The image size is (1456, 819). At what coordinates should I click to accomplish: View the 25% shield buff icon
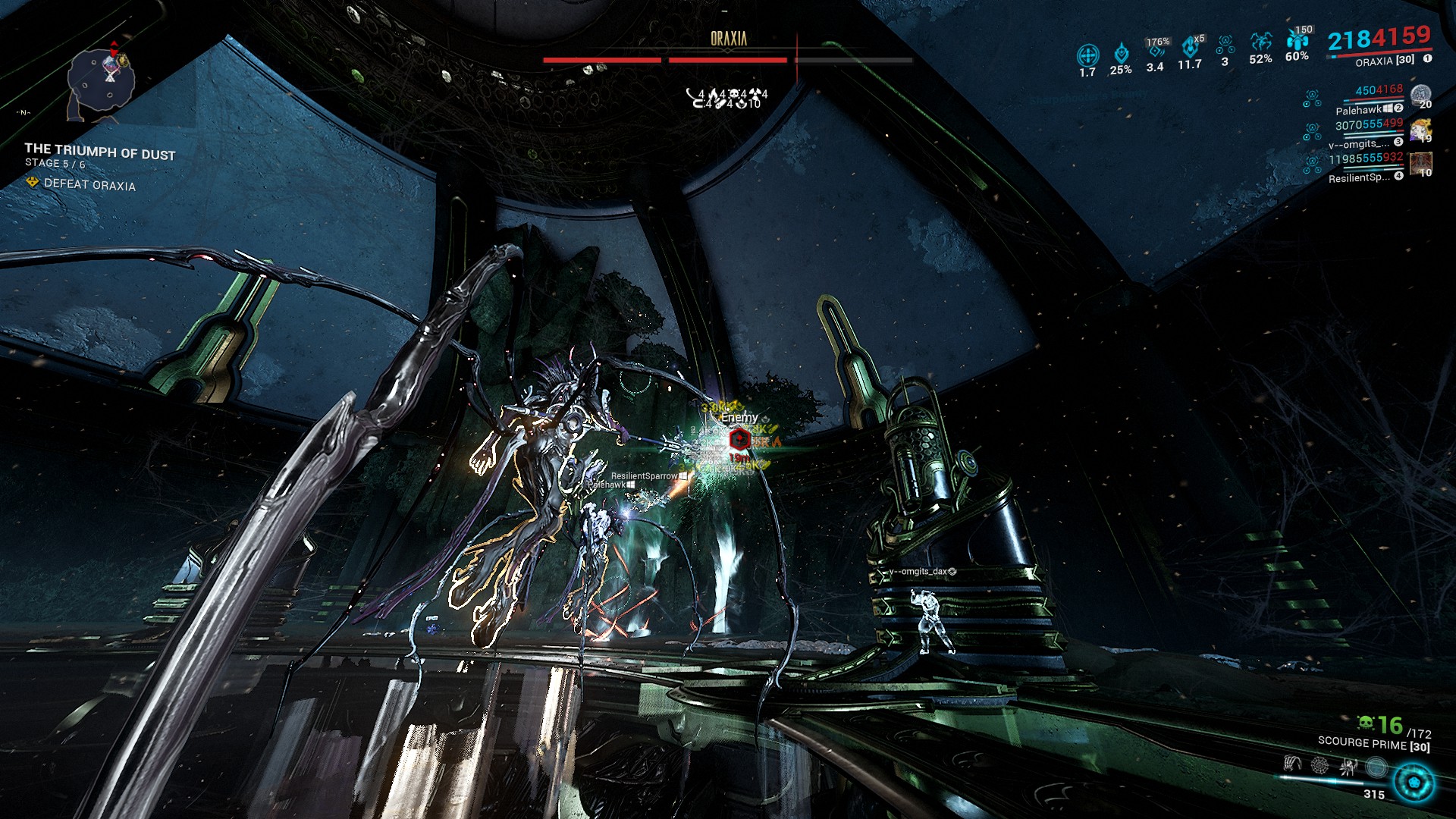[1121, 54]
